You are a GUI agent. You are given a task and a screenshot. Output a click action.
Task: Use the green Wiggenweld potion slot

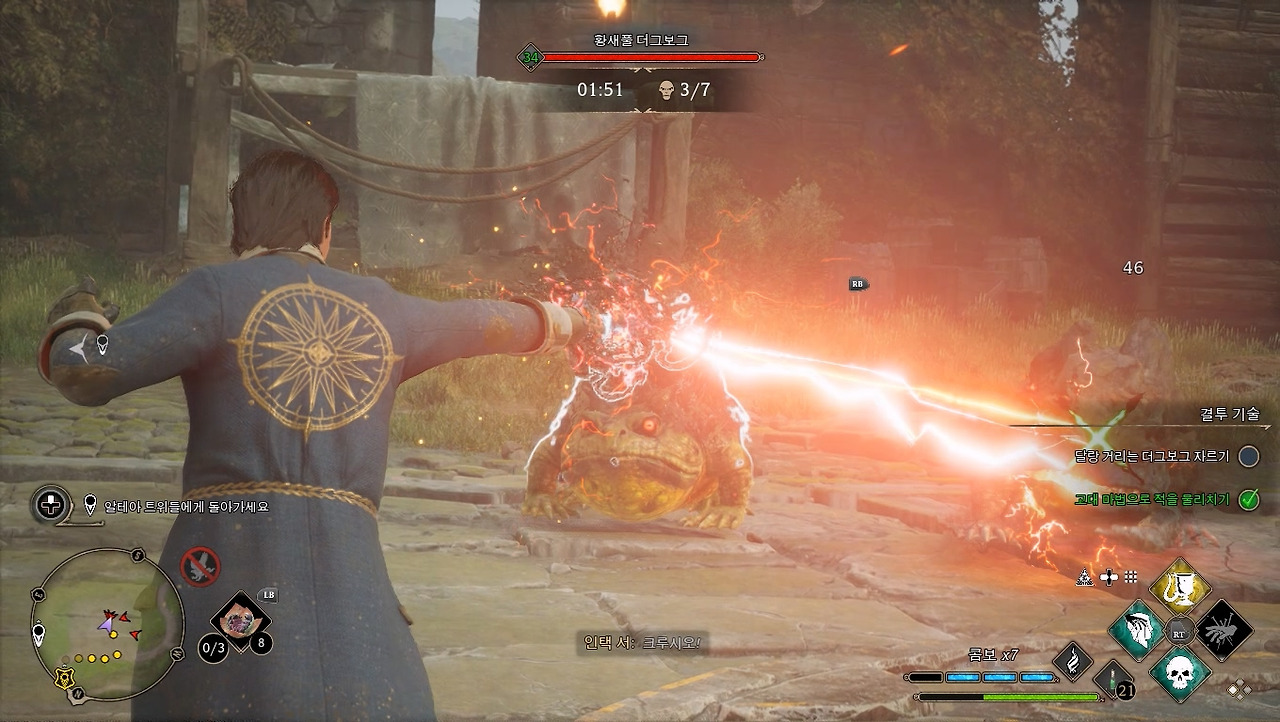[1114, 680]
